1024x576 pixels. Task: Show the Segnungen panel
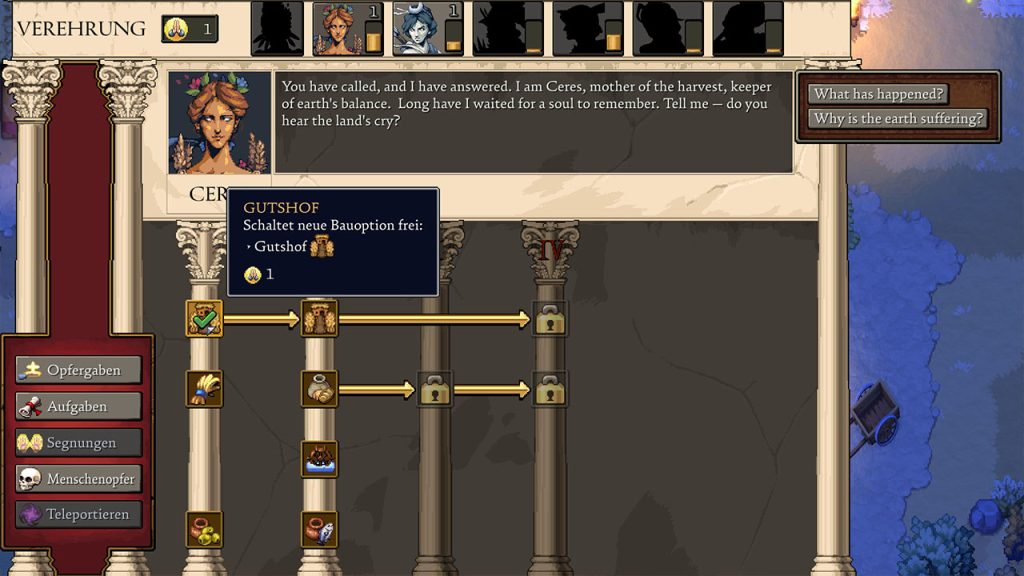79,442
